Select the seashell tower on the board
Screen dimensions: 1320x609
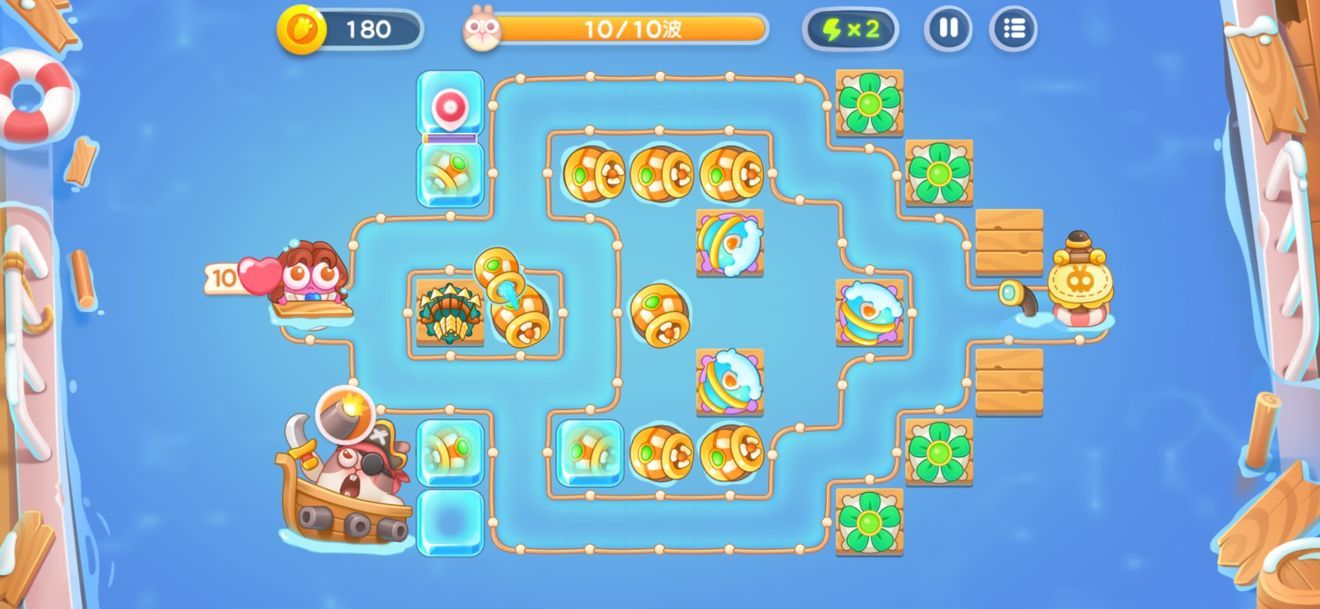click(449, 313)
